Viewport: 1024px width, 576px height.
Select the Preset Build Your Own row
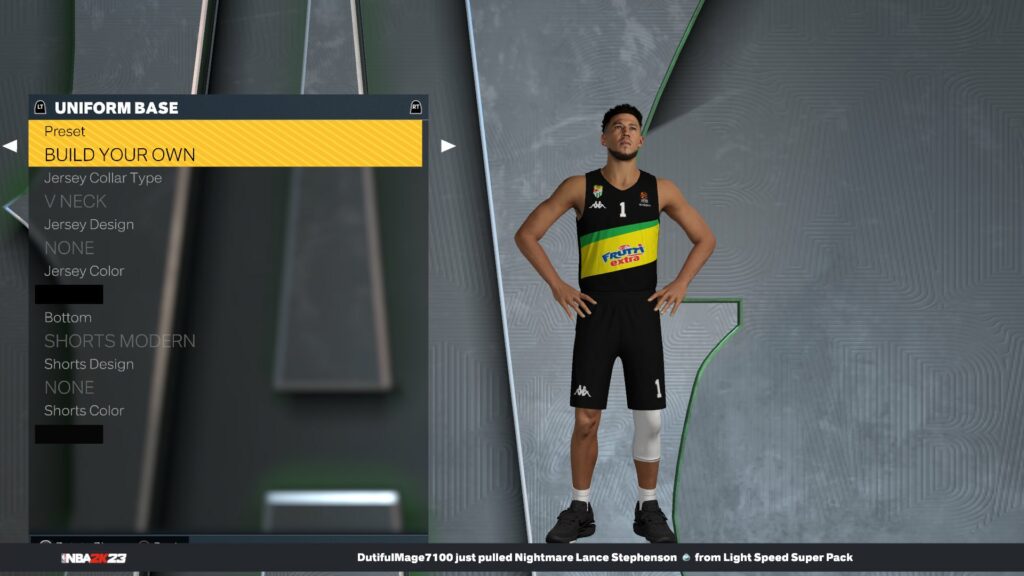click(225, 144)
